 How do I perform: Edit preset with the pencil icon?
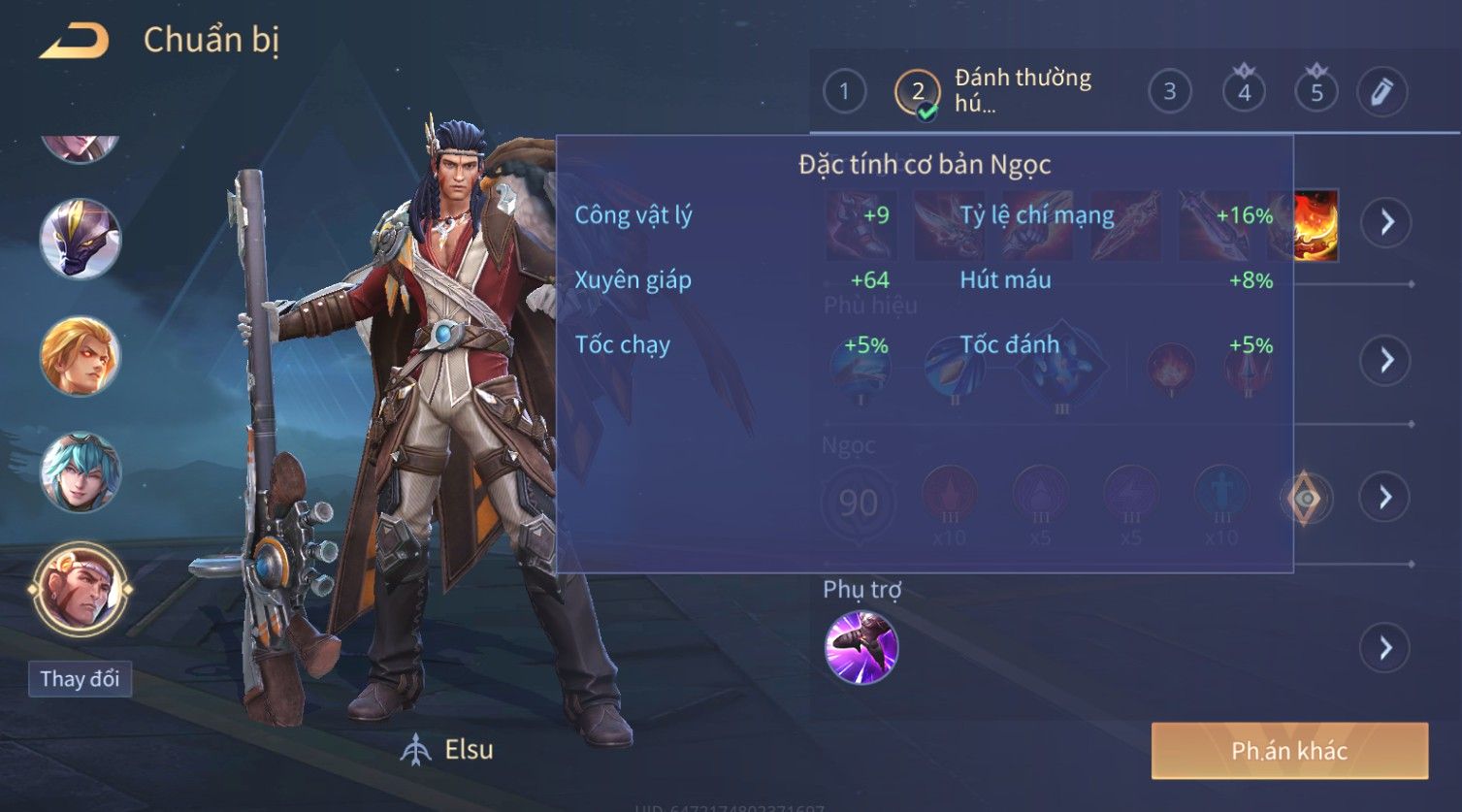coord(1381,92)
